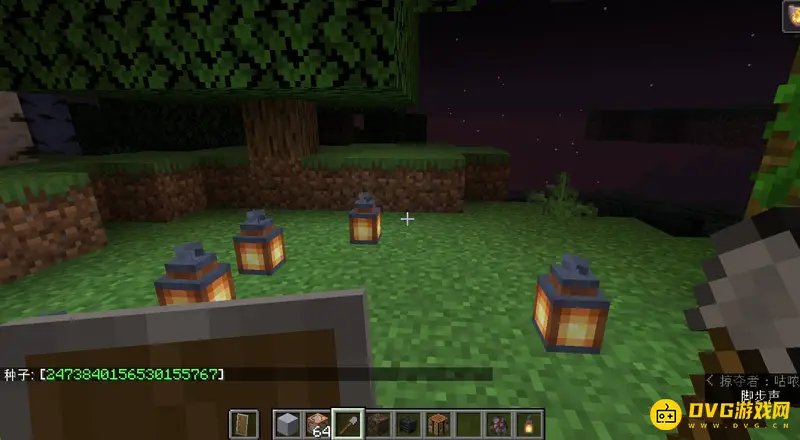
Task: Select the crafting table hotbar slot
Action: point(437,424)
